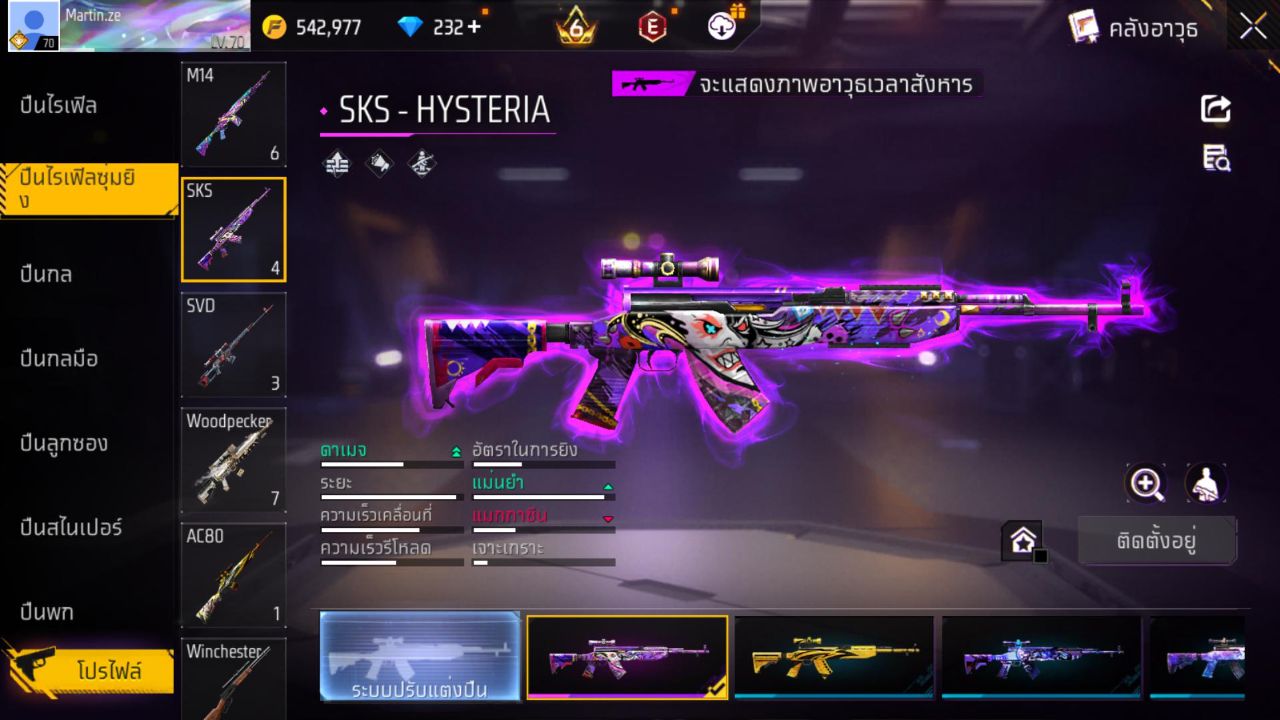Viewport: 1280px width, 720px height.
Task: Switch to the ปืนกล machine gun category
Action: pyautogui.click(x=45, y=274)
